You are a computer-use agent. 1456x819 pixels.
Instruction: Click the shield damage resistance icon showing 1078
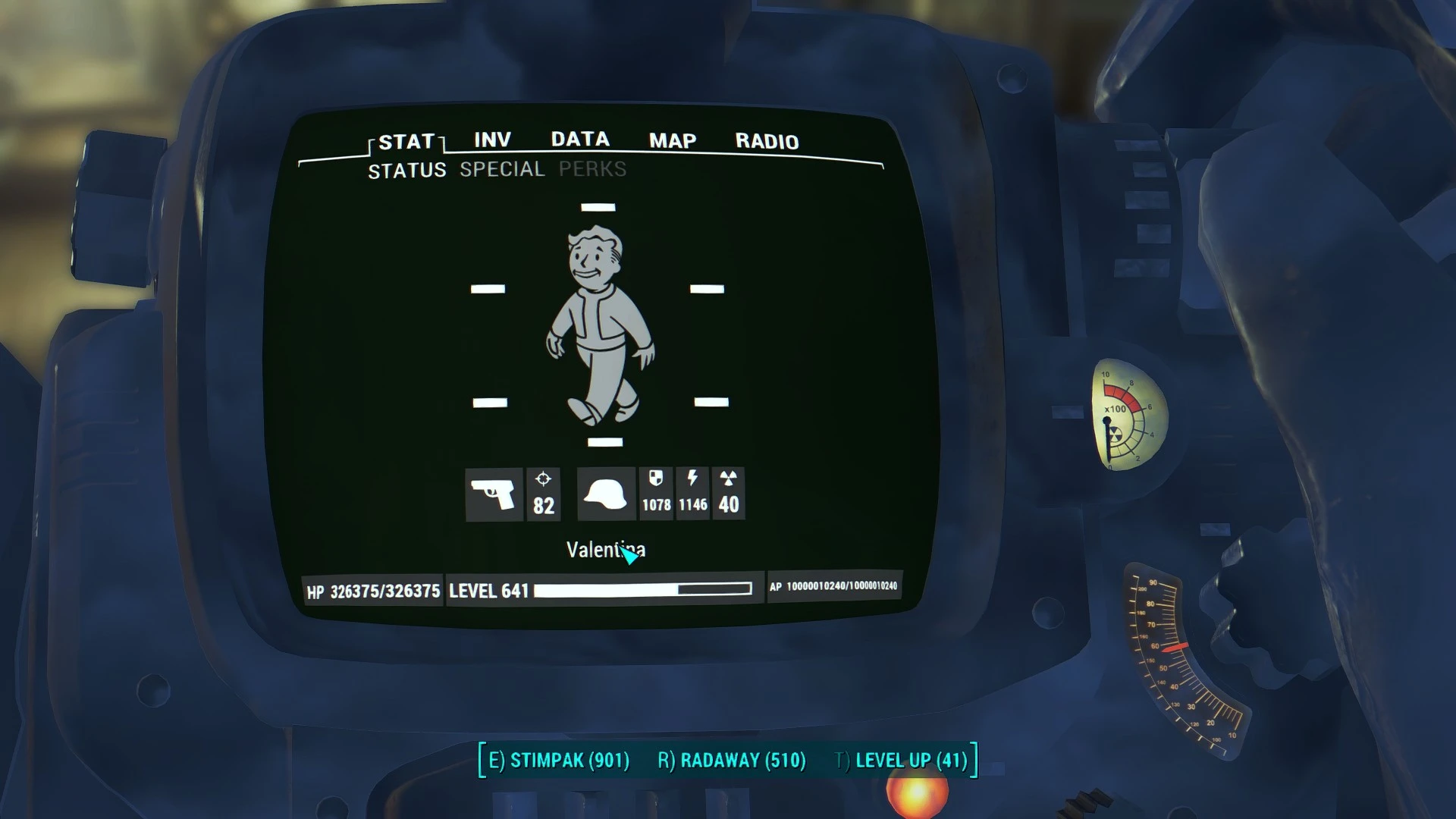point(656,494)
